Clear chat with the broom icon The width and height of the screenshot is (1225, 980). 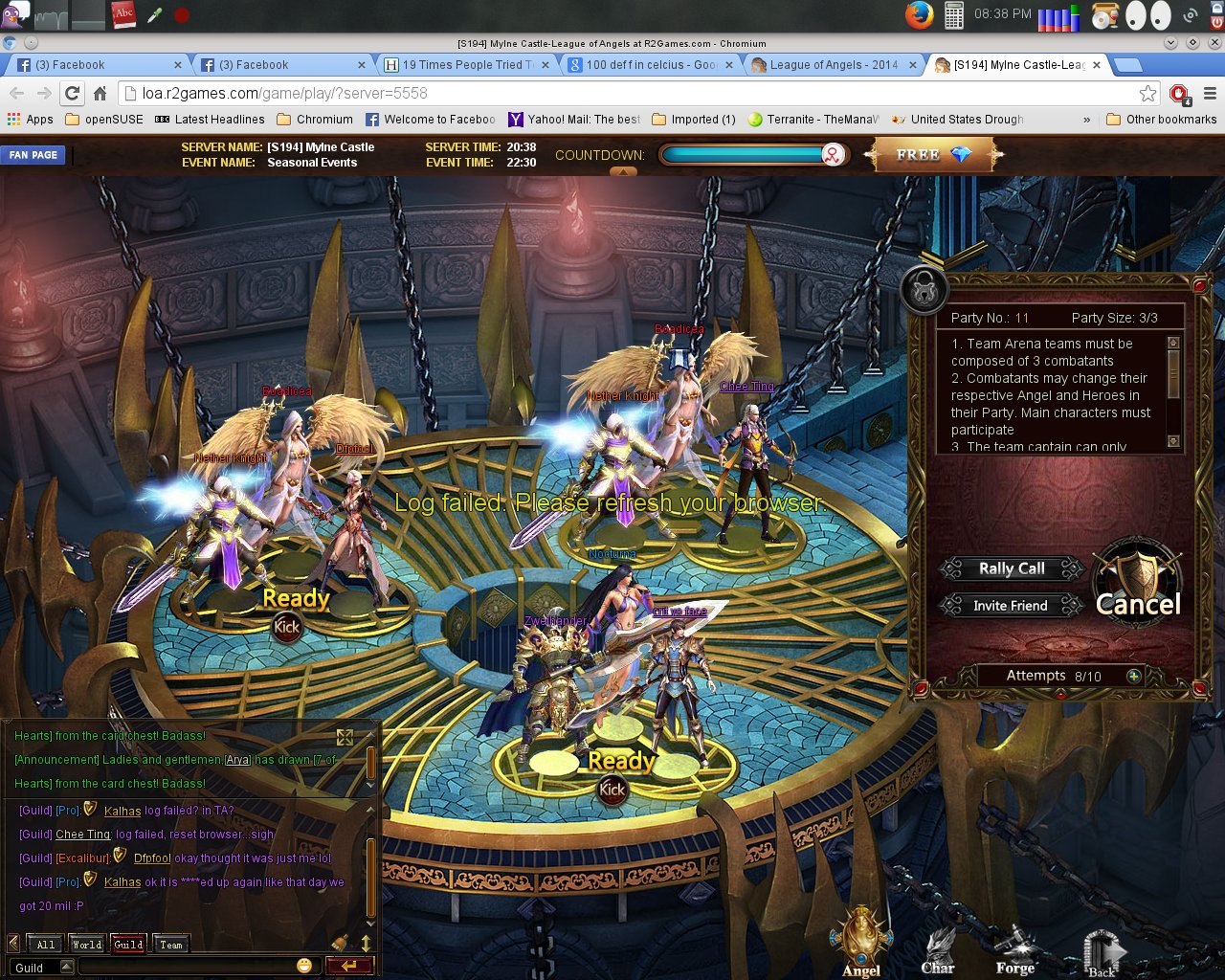[340, 944]
